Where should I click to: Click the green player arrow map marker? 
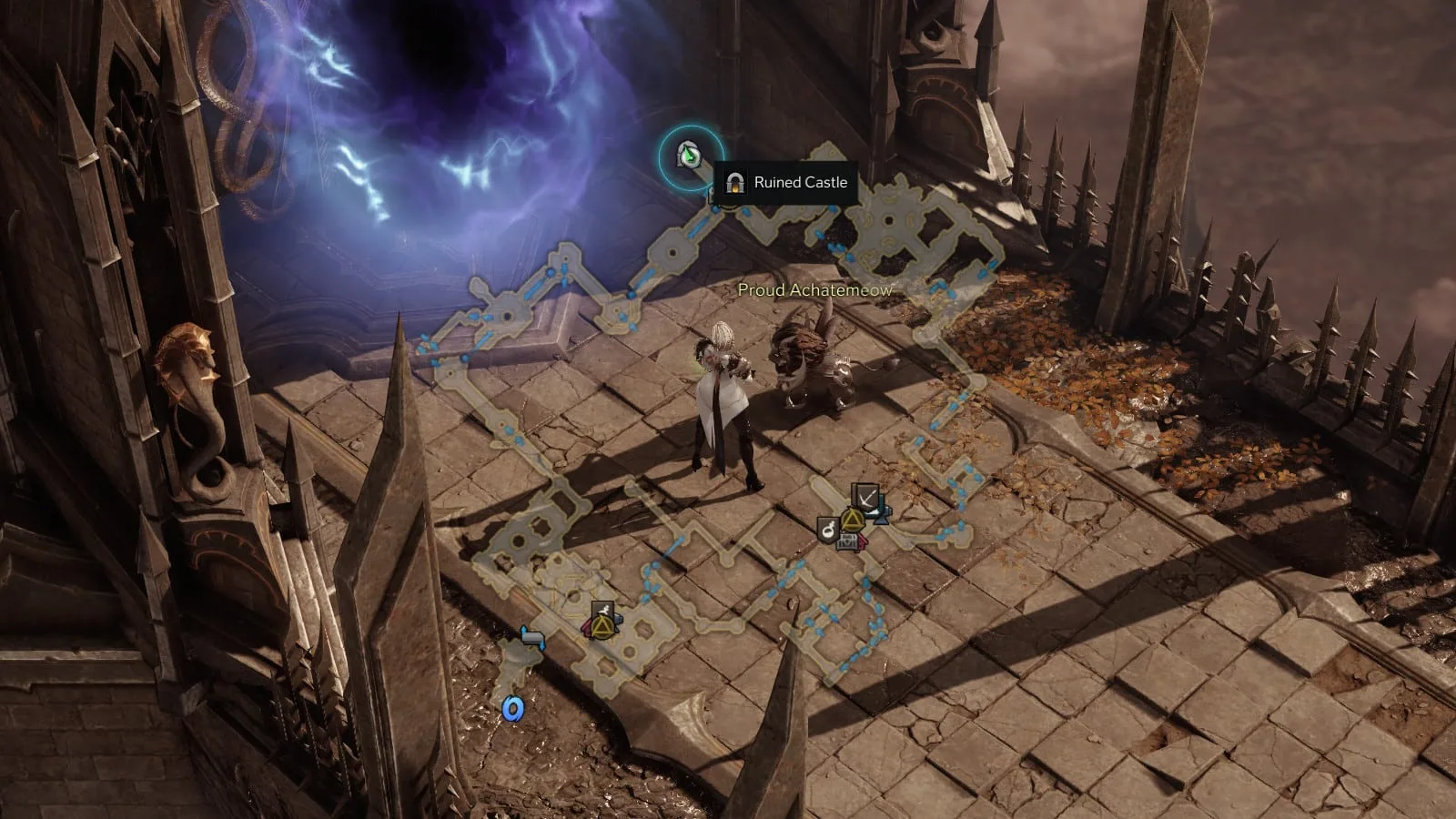[691, 157]
